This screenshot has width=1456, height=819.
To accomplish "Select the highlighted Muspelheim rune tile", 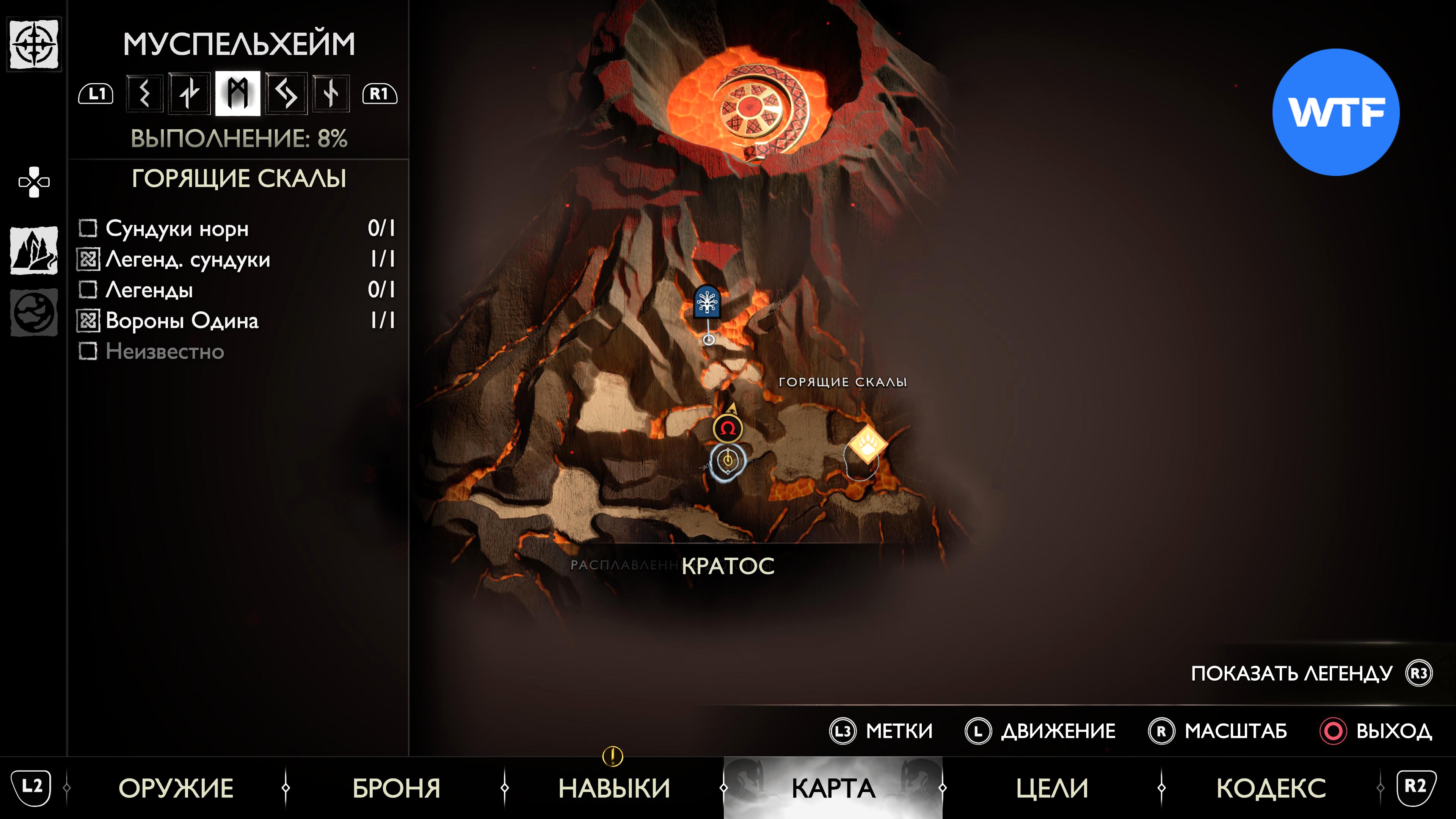I will (237, 93).
